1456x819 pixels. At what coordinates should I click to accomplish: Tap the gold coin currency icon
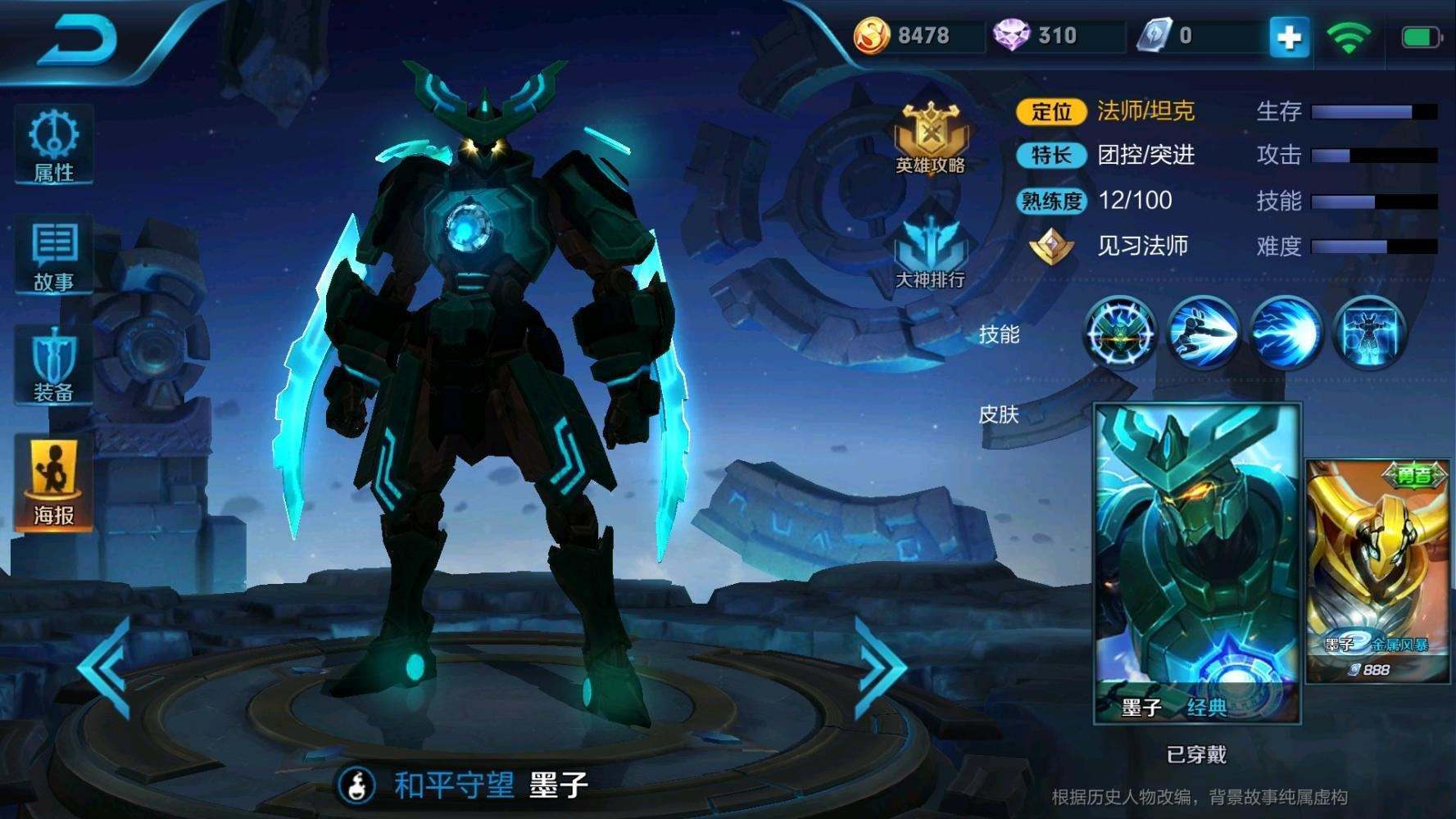(870, 36)
